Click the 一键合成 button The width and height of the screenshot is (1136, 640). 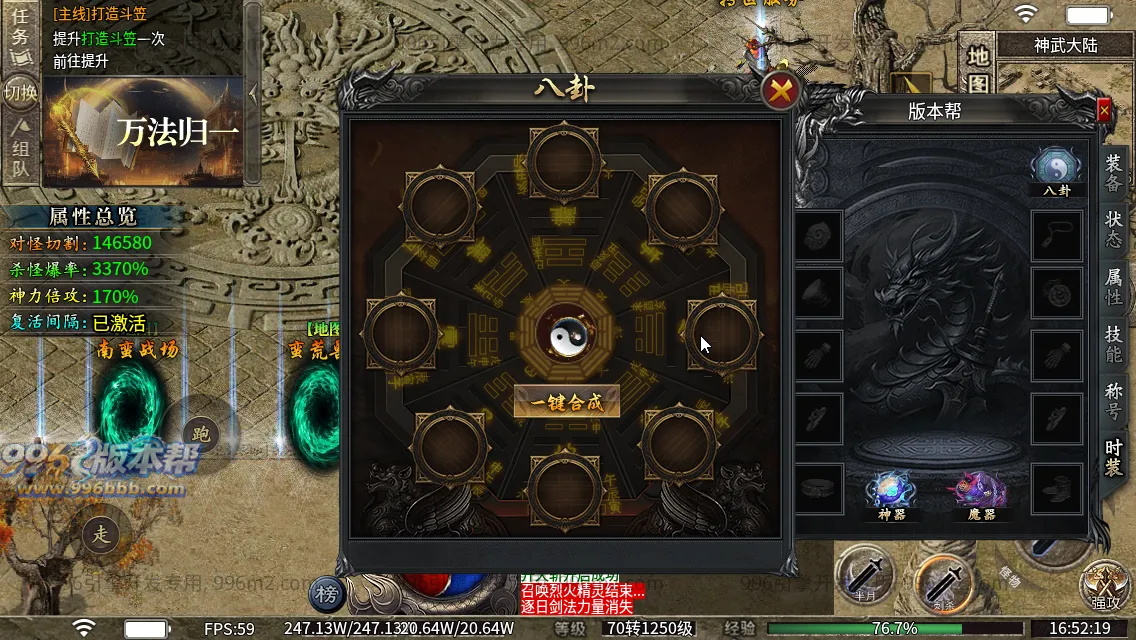(x=566, y=402)
